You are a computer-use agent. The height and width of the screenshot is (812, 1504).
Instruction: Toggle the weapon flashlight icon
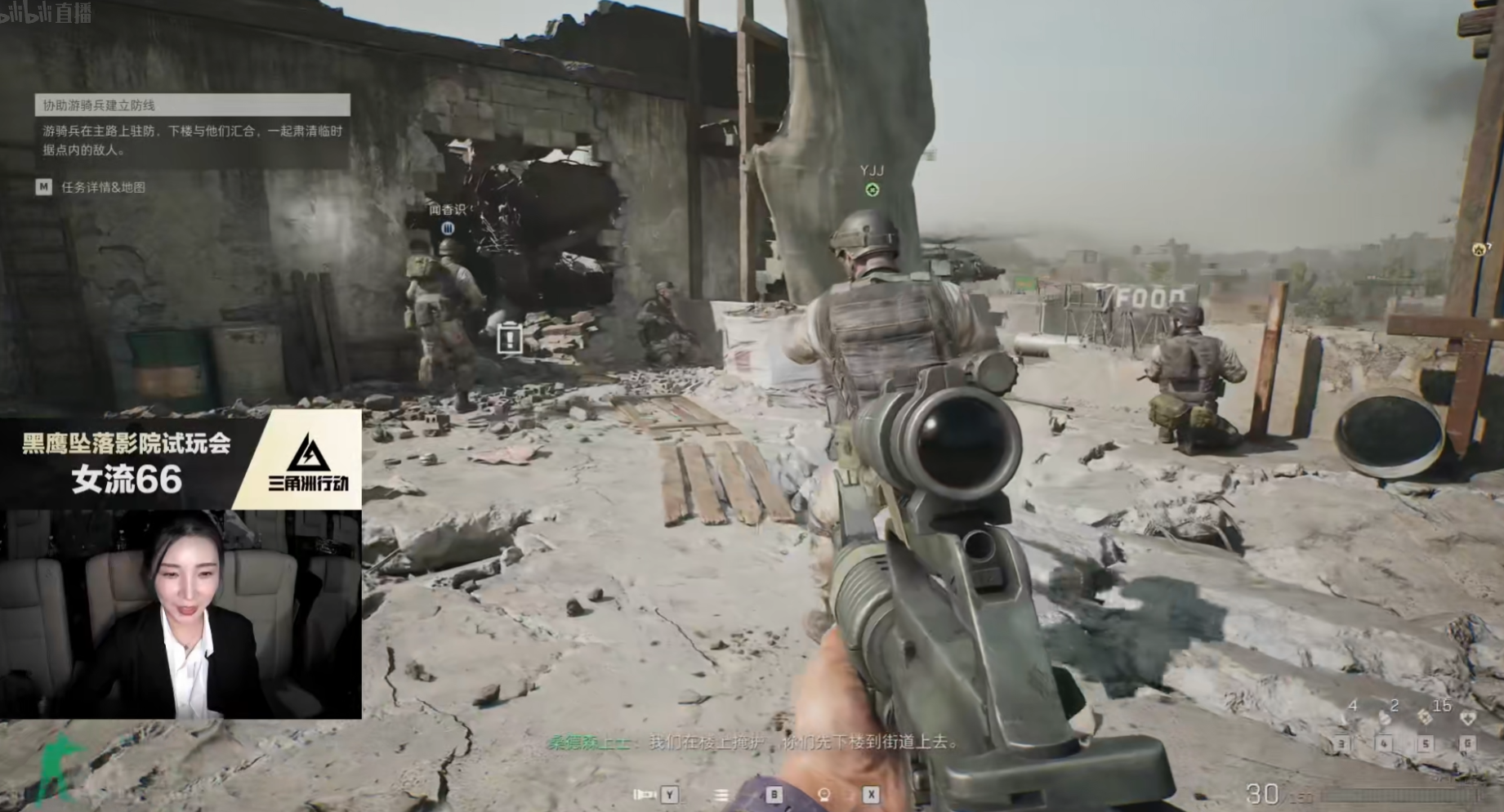click(645, 794)
